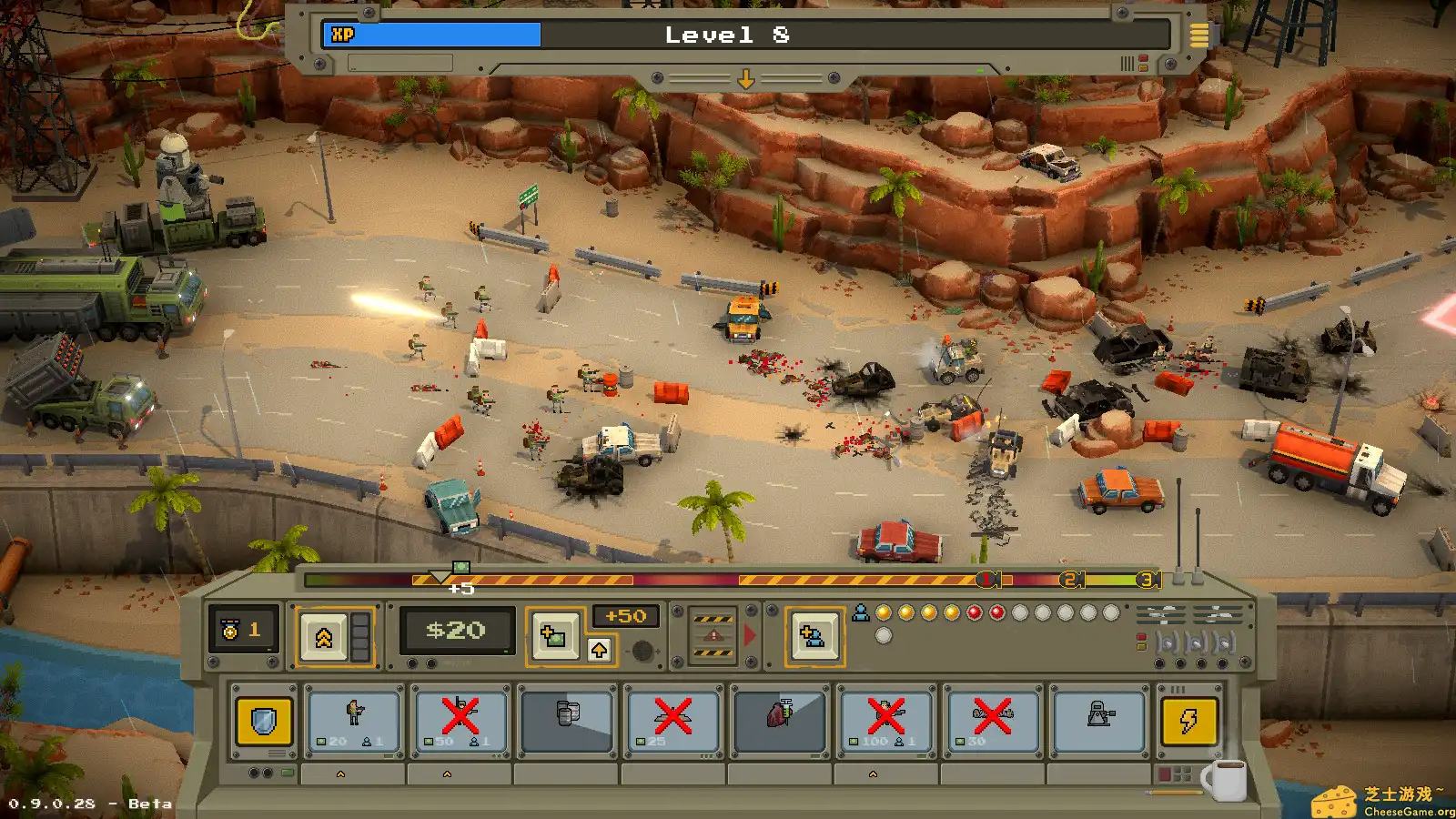The width and height of the screenshot is (1456, 819).
Task: Activate the yellow shield ability
Action: 264,722
